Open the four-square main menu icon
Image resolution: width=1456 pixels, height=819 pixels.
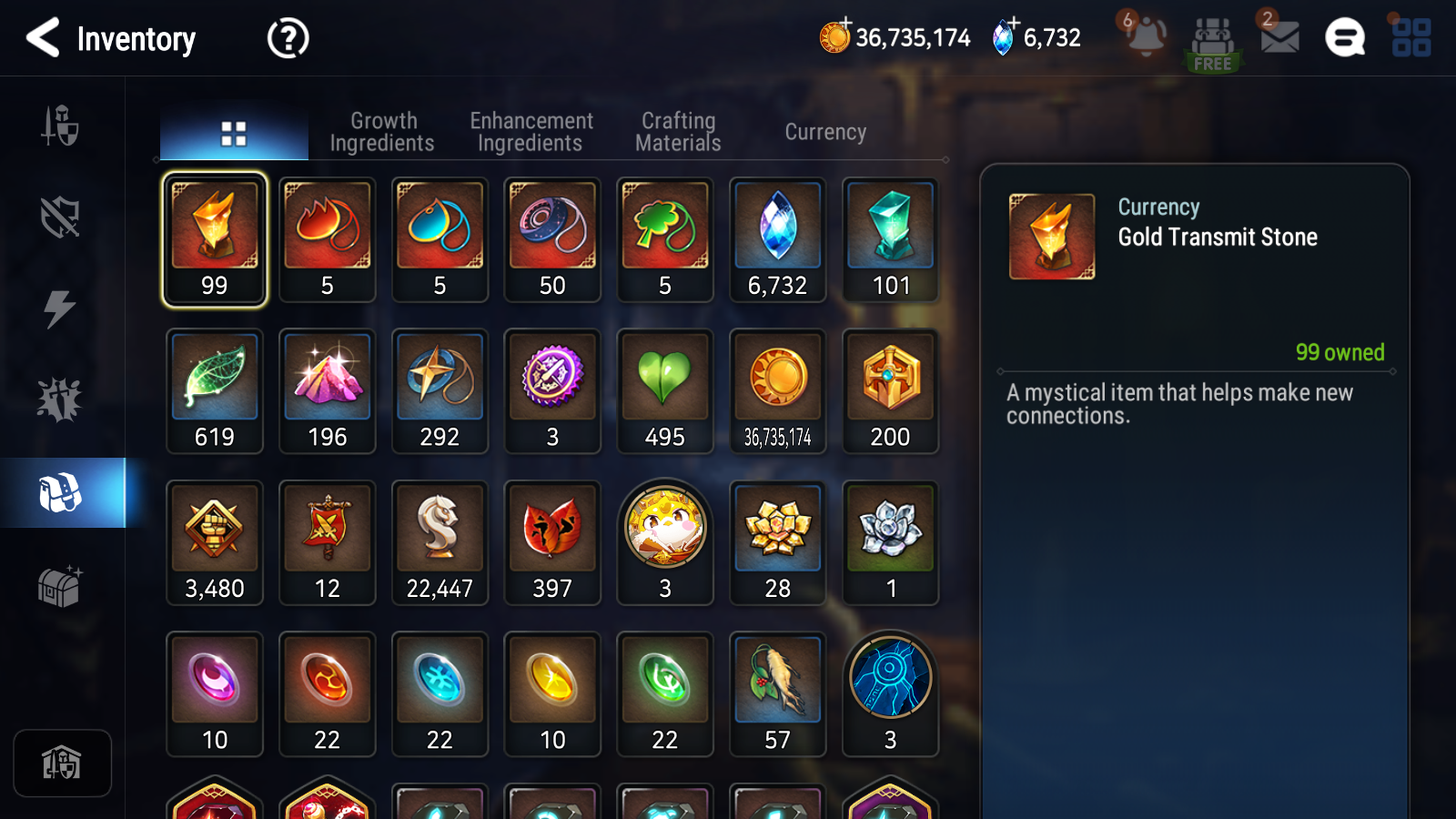click(x=1411, y=38)
